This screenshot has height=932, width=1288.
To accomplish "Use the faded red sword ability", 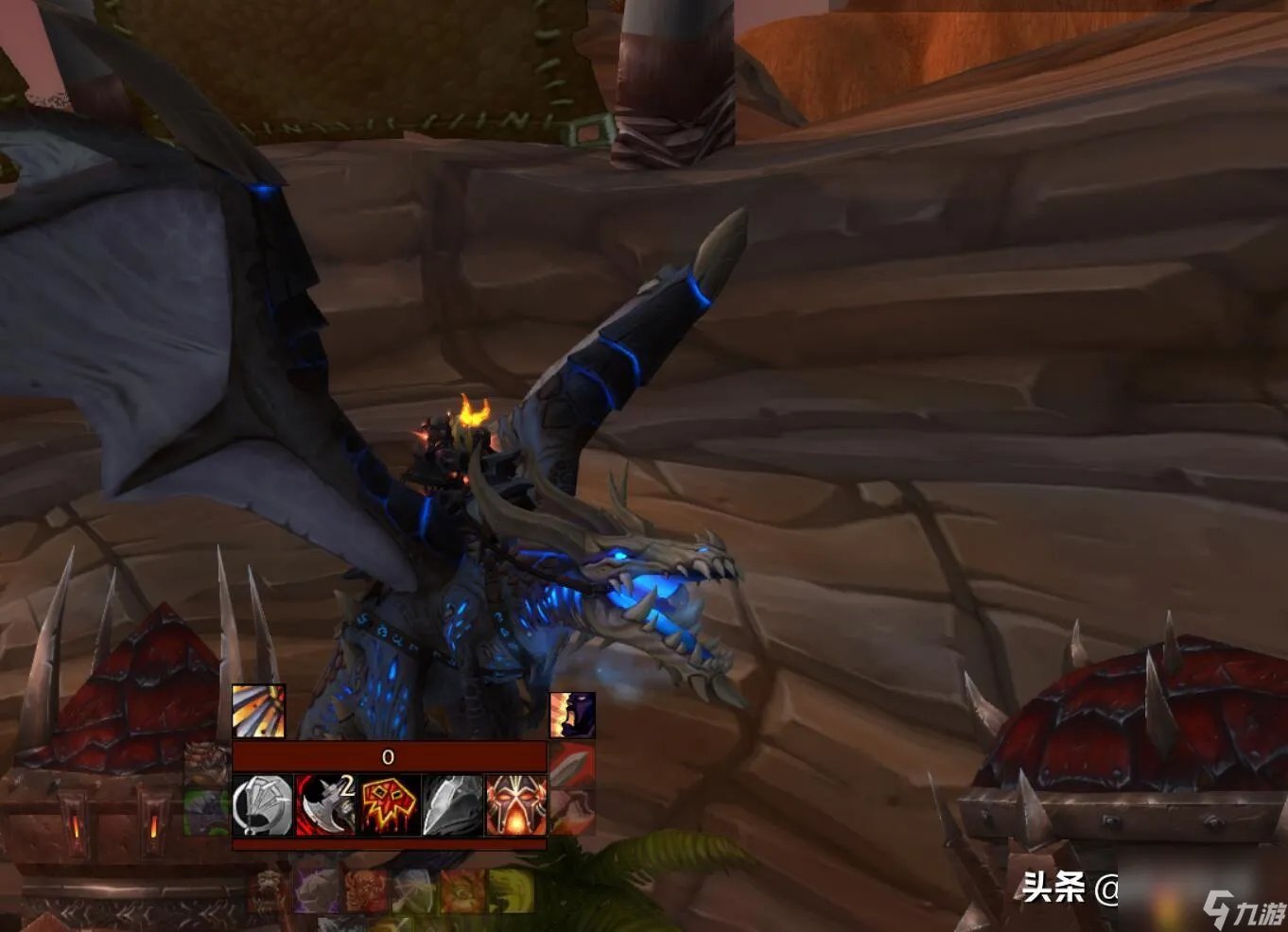I will click(572, 766).
